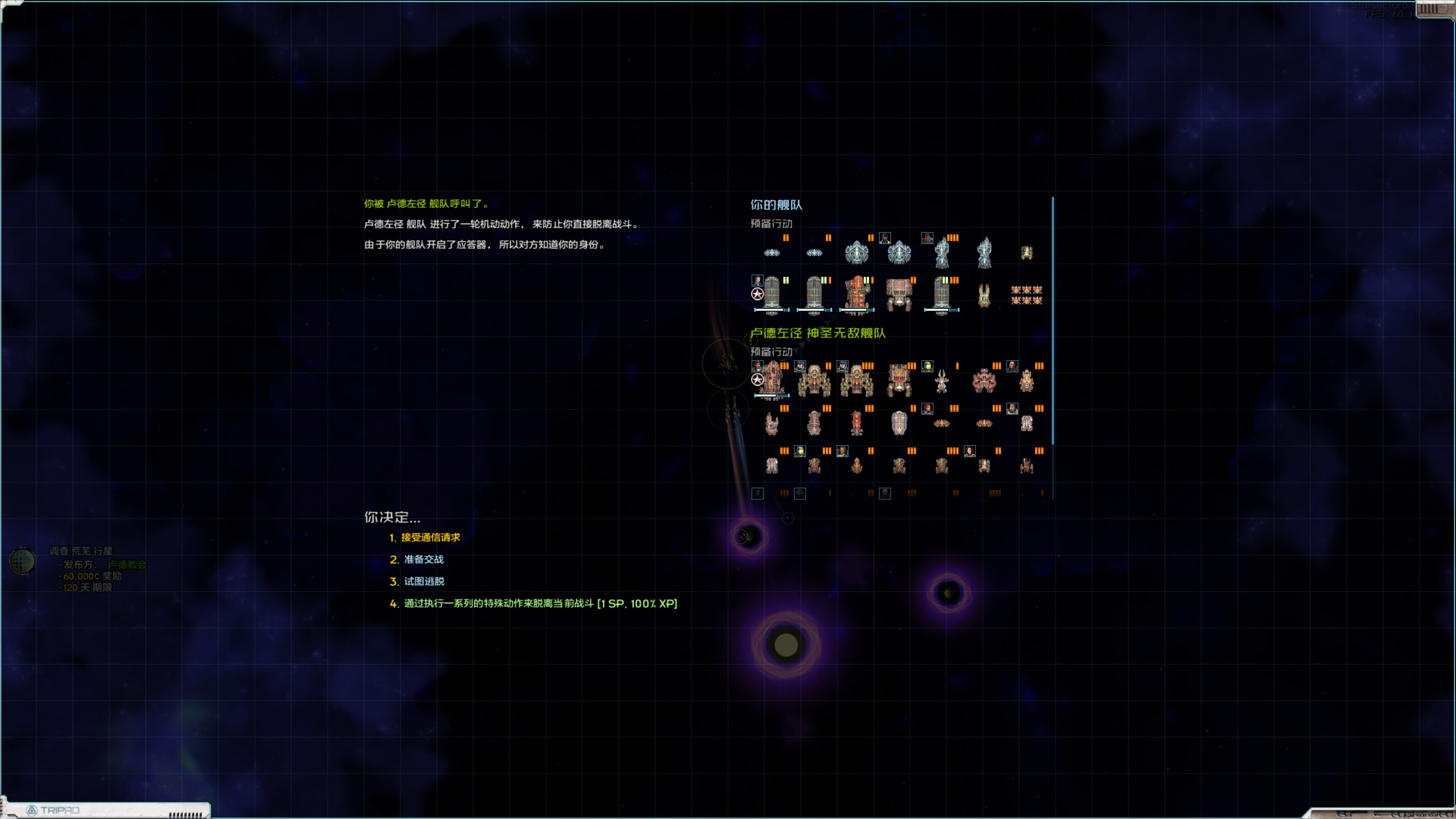Pick 试图逃脱 to attempt escape
1456x819 pixels.
point(424,582)
